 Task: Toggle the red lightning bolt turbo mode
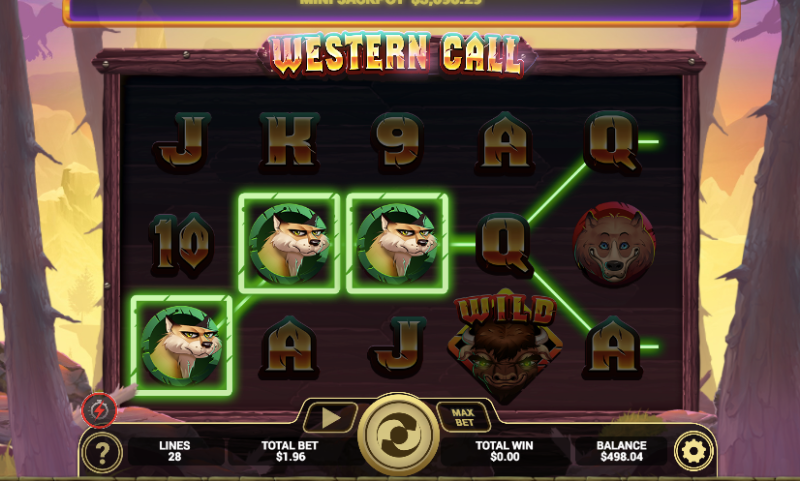(x=100, y=408)
